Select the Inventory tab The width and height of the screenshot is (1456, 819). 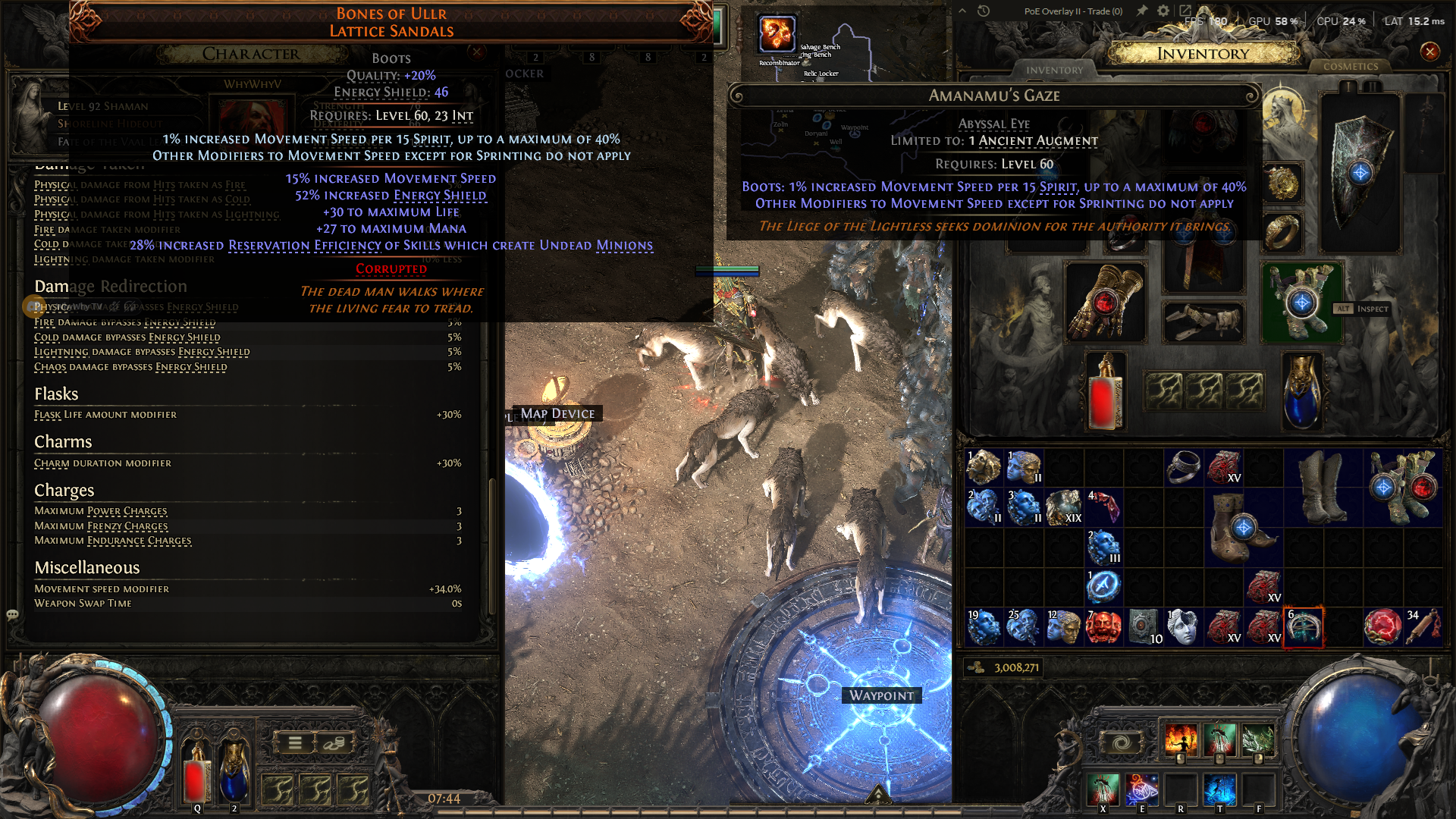coord(1054,70)
